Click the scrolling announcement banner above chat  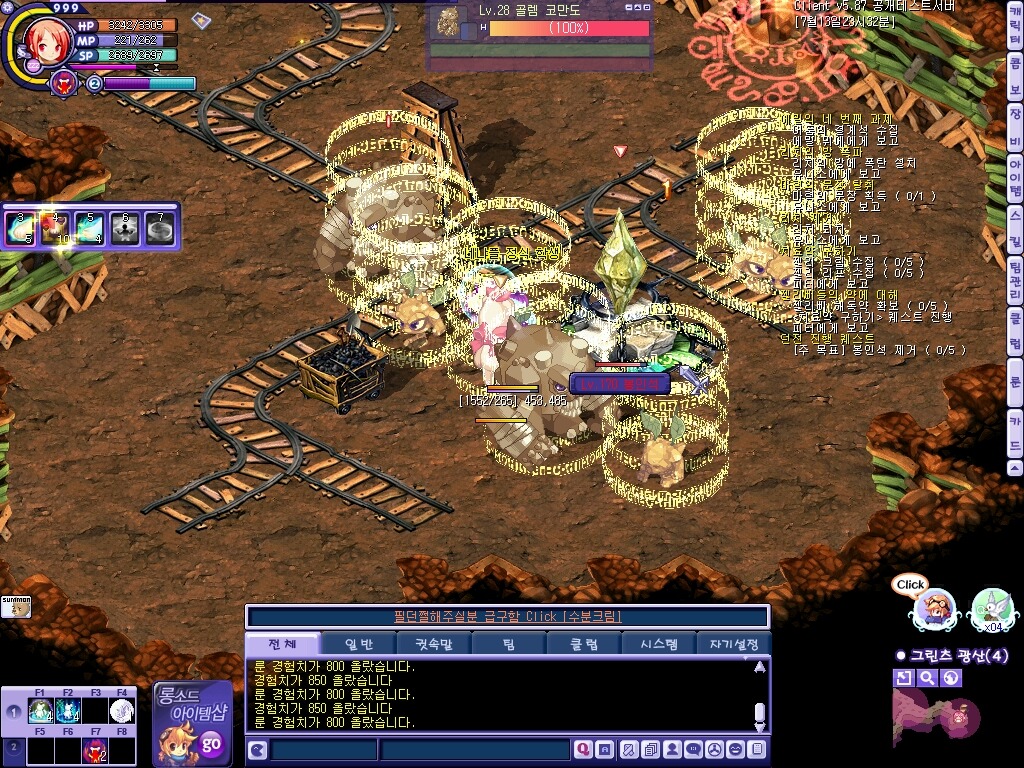507,616
